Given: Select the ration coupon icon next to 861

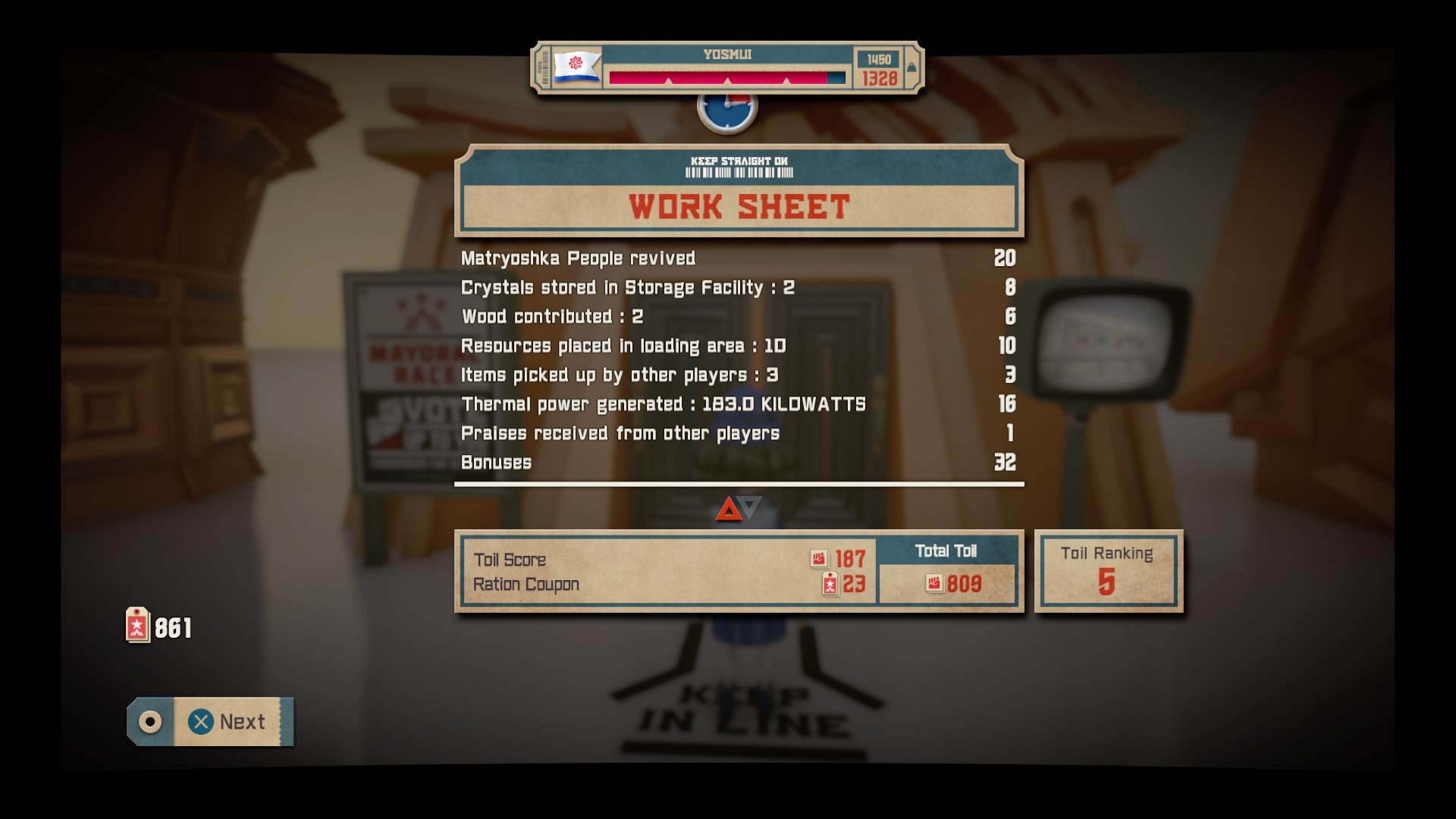Looking at the screenshot, I should pos(136,624).
